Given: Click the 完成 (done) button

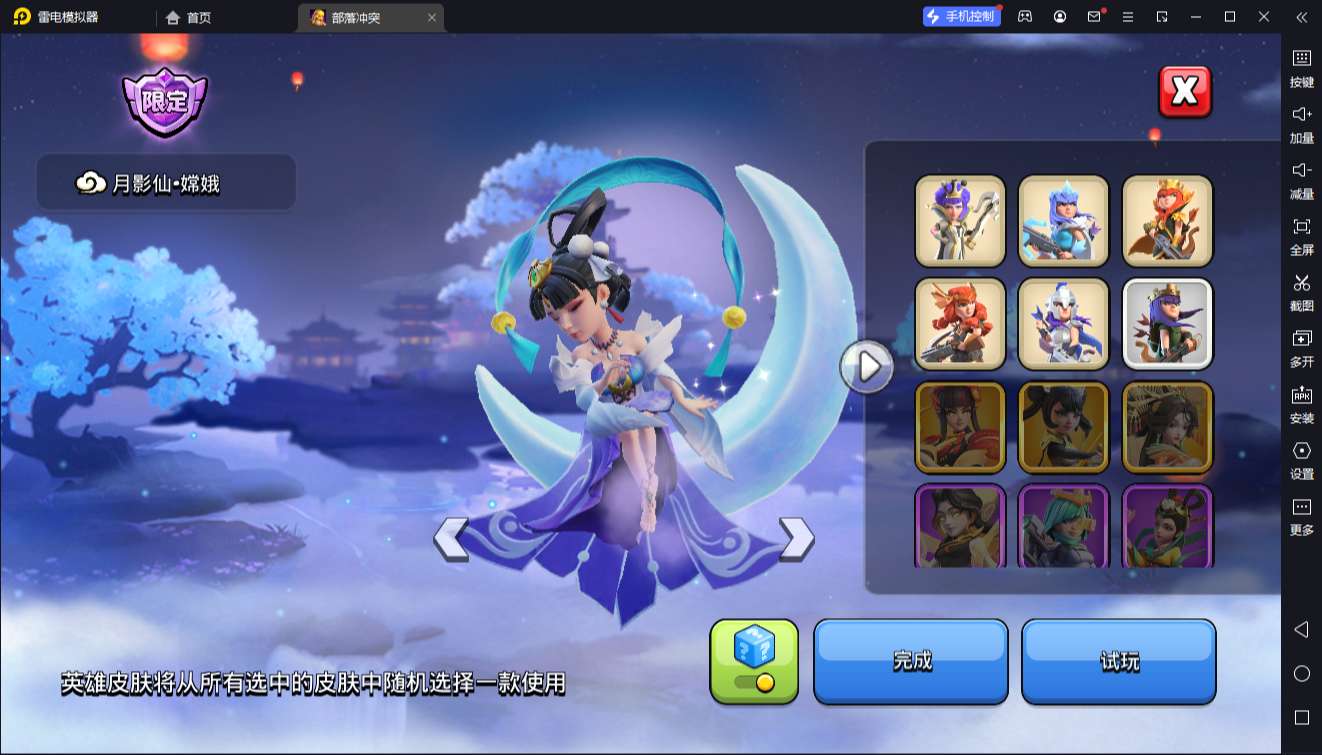Looking at the screenshot, I should click(x=911, y=661).
